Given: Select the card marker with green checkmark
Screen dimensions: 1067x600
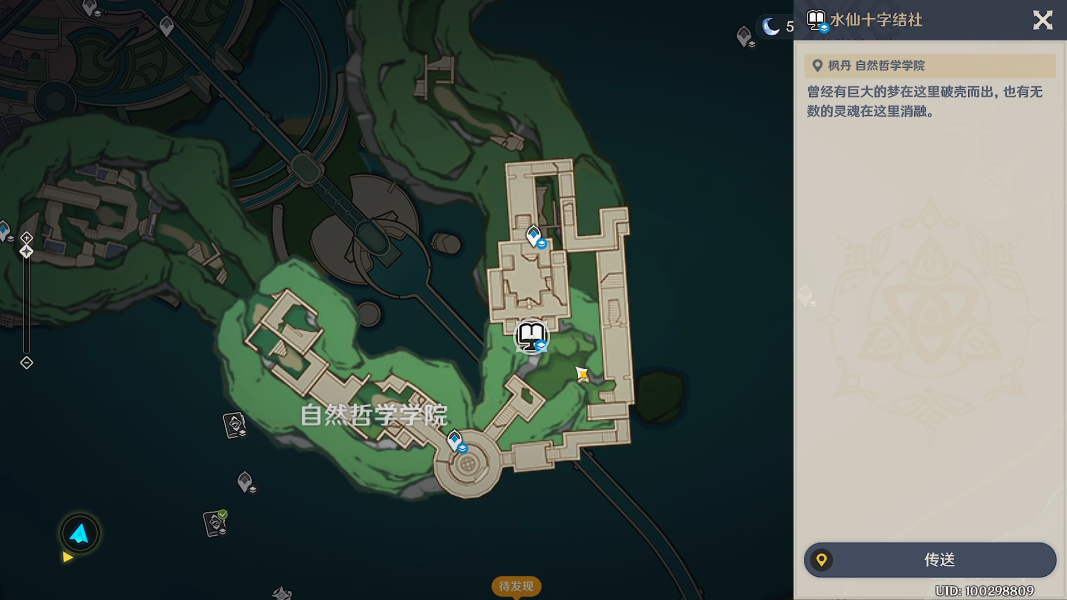Looking at the screenshot, I should [215, 522].
